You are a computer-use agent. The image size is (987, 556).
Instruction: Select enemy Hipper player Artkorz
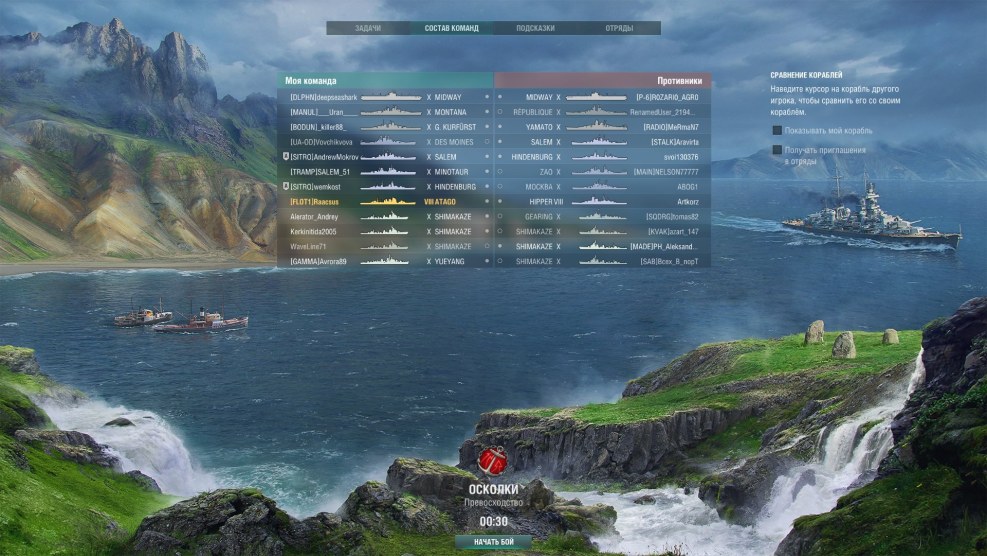click(x=604, y=202)
